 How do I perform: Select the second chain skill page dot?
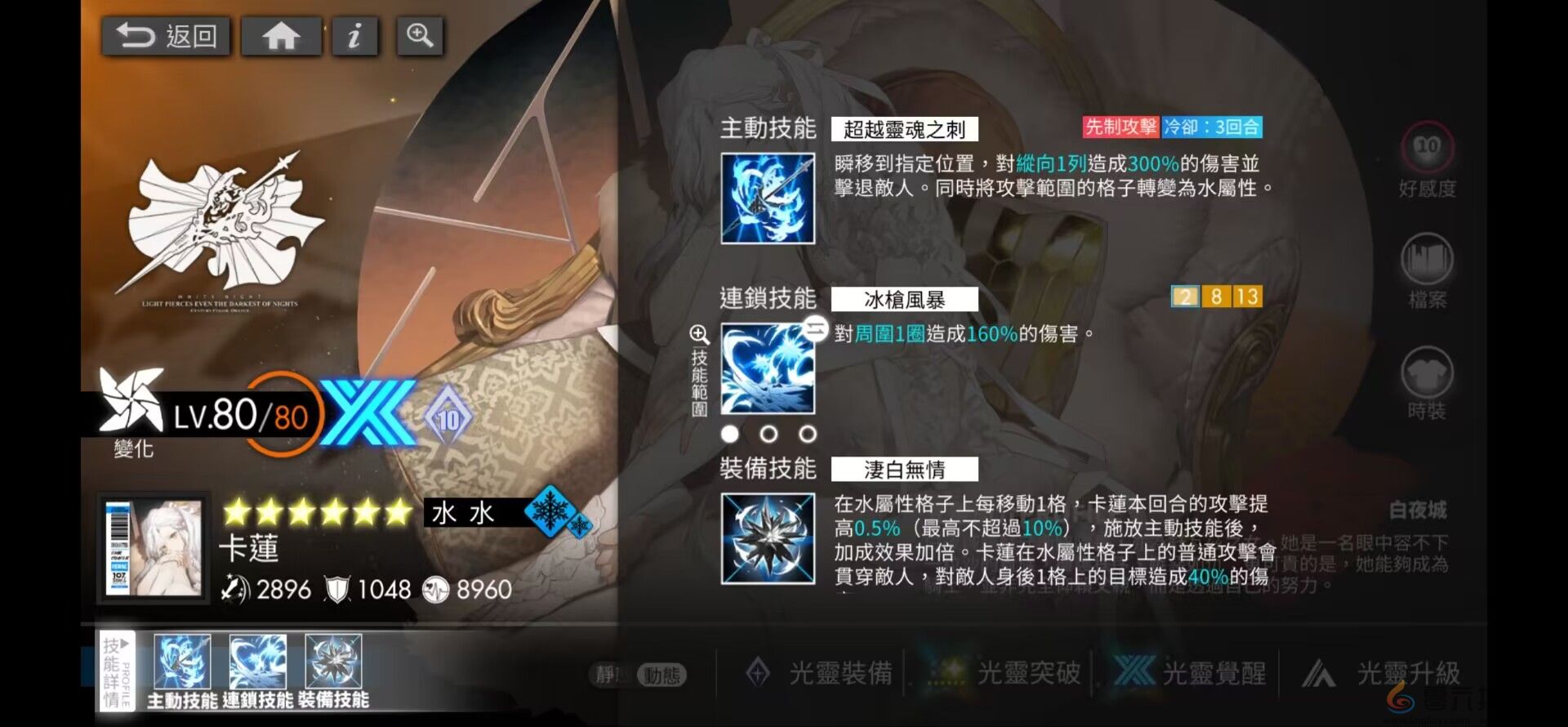point(768,434)
